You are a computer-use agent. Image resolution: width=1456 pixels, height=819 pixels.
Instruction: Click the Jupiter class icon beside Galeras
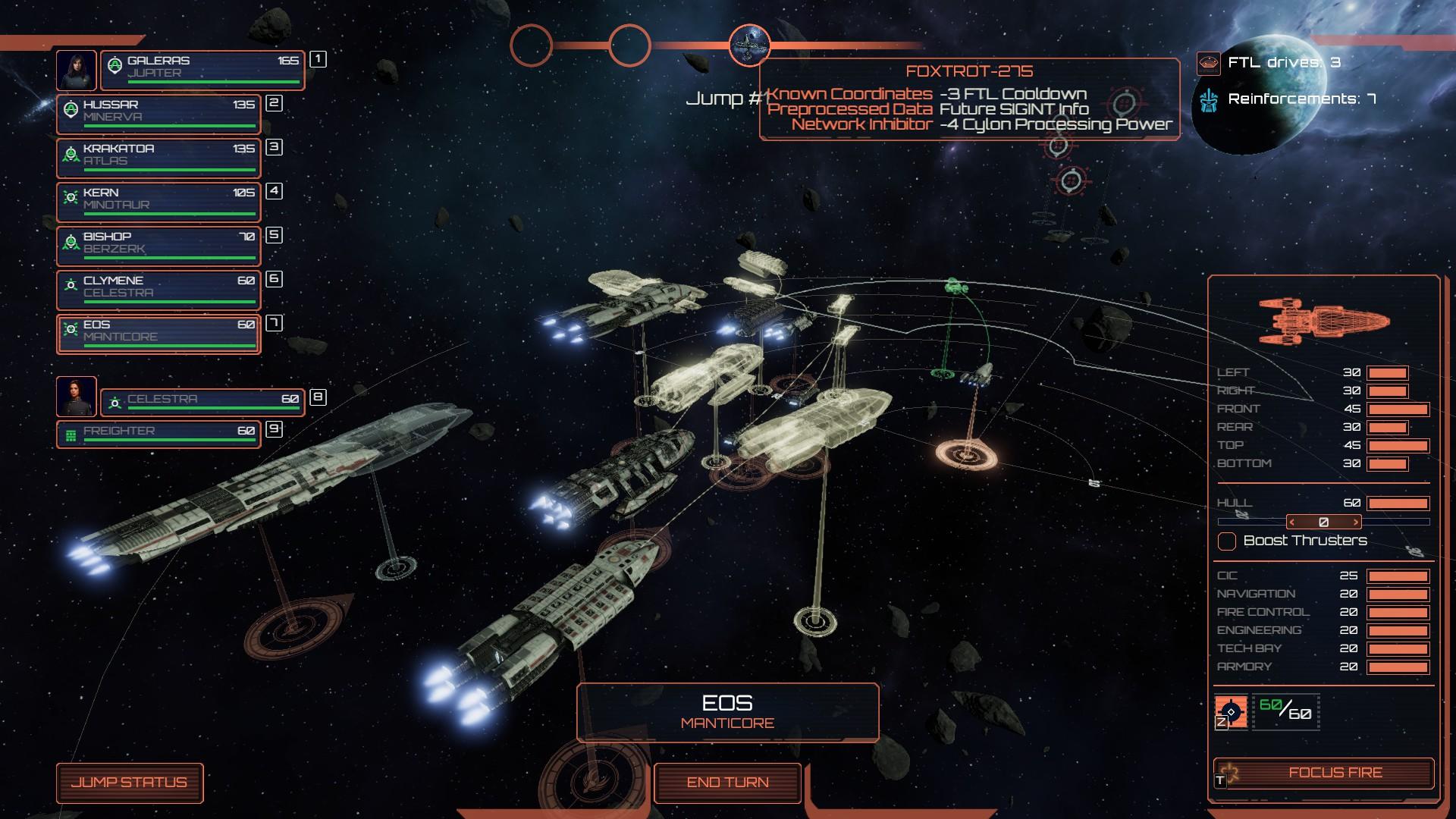(x=115, y=66)
